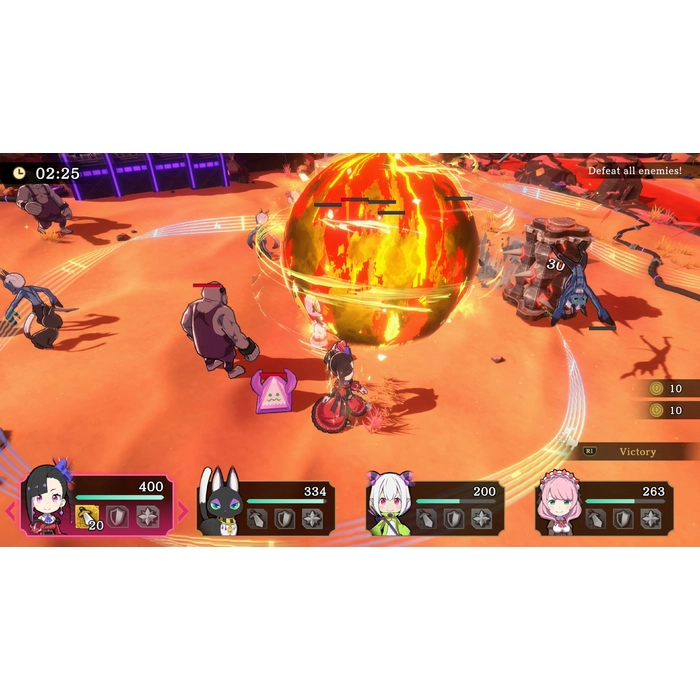700x700 pixels.
Task: Open the "Defeat all enemies!" objective tracker
Action: coord(640,171)
